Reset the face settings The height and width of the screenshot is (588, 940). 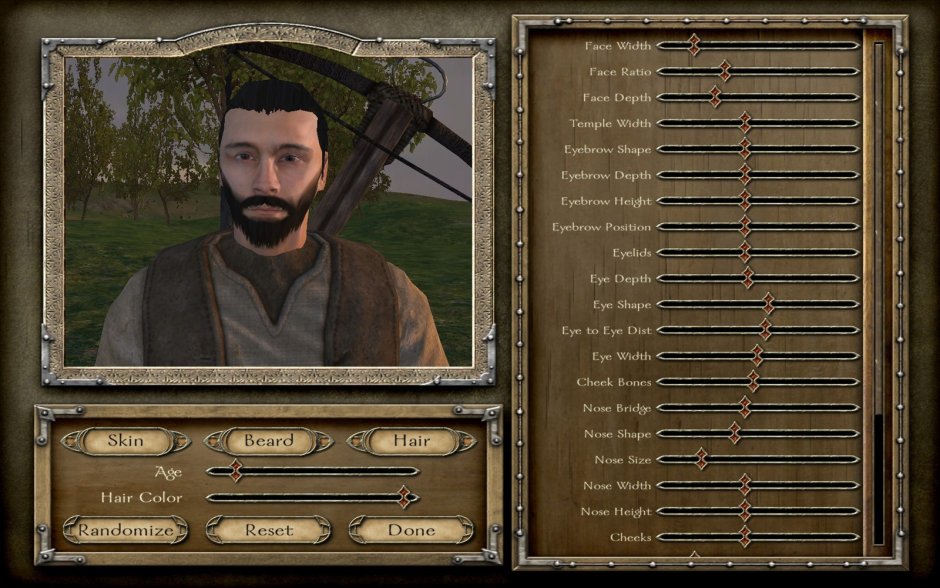point(269,530)
